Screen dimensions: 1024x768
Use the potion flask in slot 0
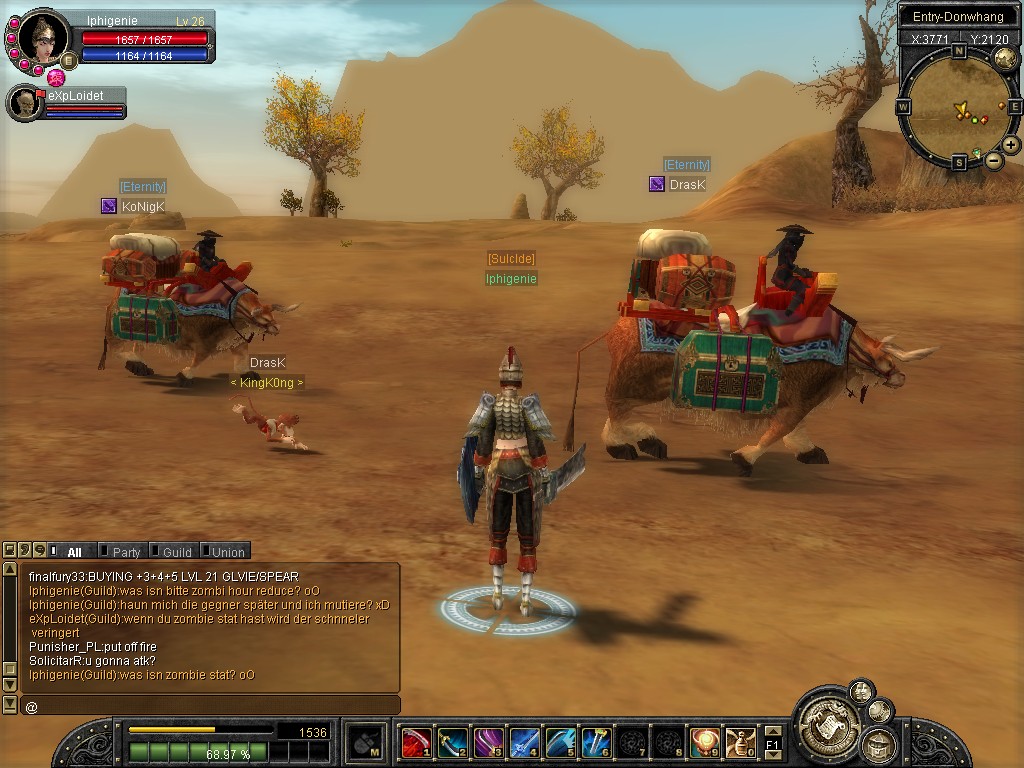[740, 742]
